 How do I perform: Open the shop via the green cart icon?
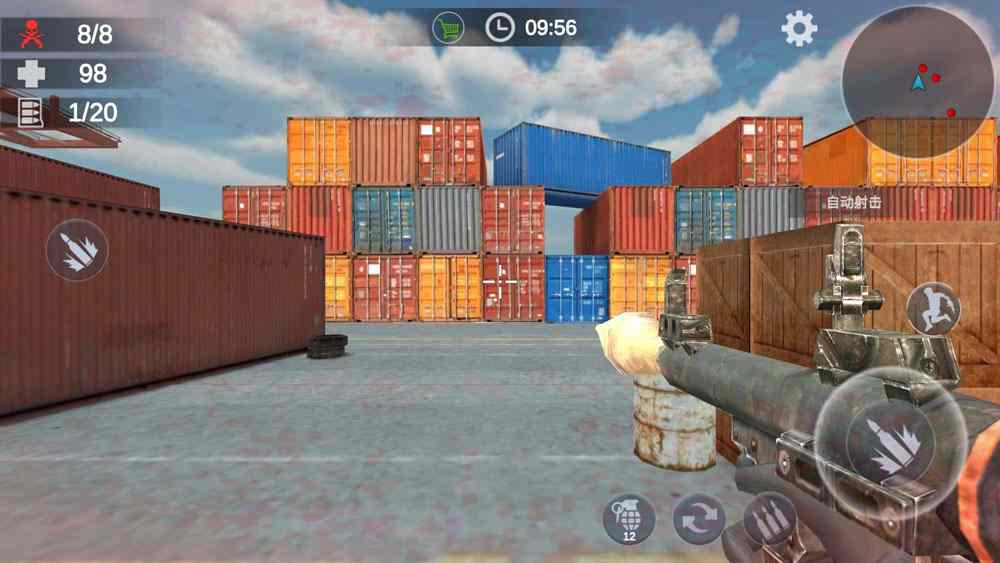coord(448,28)
